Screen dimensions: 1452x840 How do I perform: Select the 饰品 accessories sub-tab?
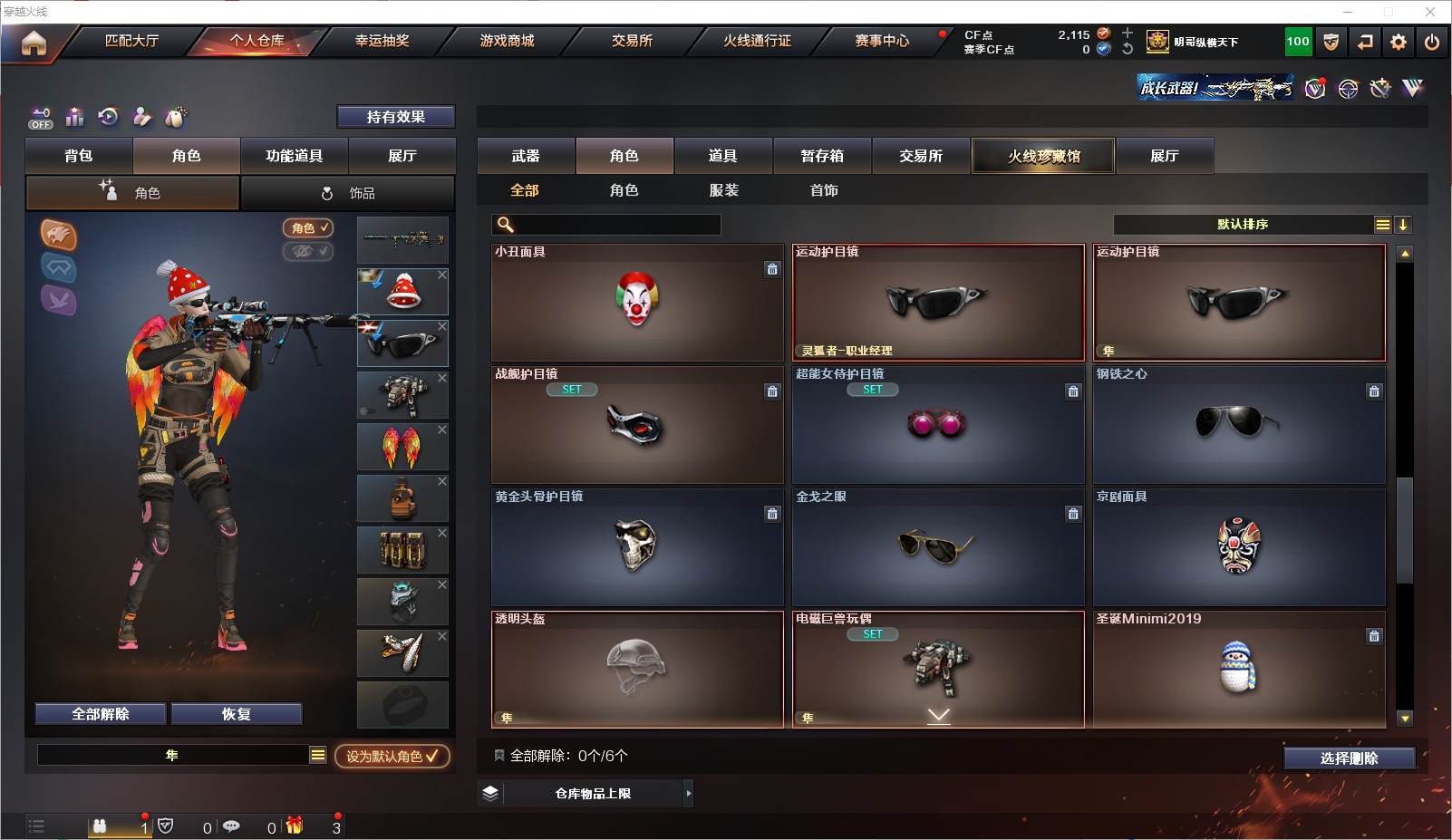[348, 193]
